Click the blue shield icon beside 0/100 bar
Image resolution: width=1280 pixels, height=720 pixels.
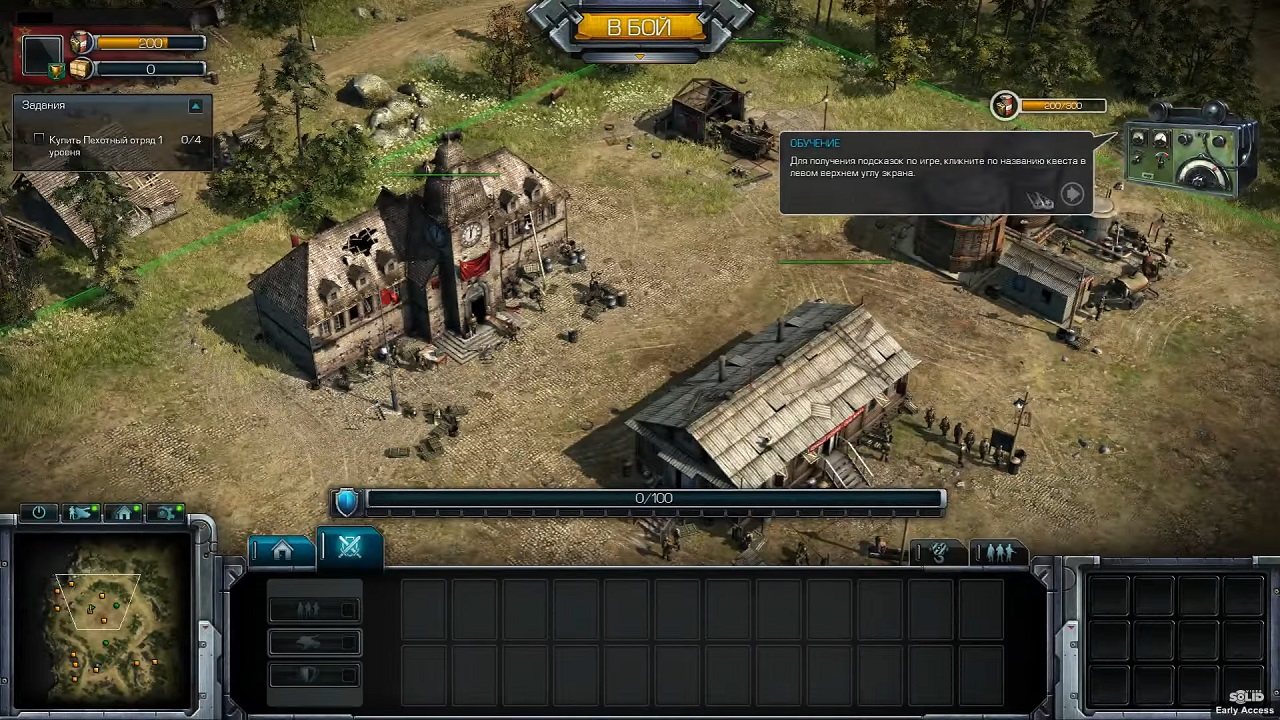346,500
